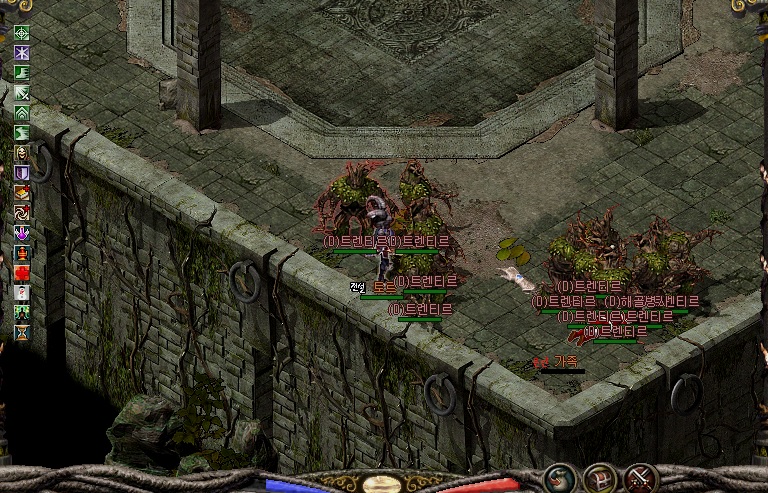Activate the green crosshair target skill
Screen dimensions: 768x493
point(21,33)
